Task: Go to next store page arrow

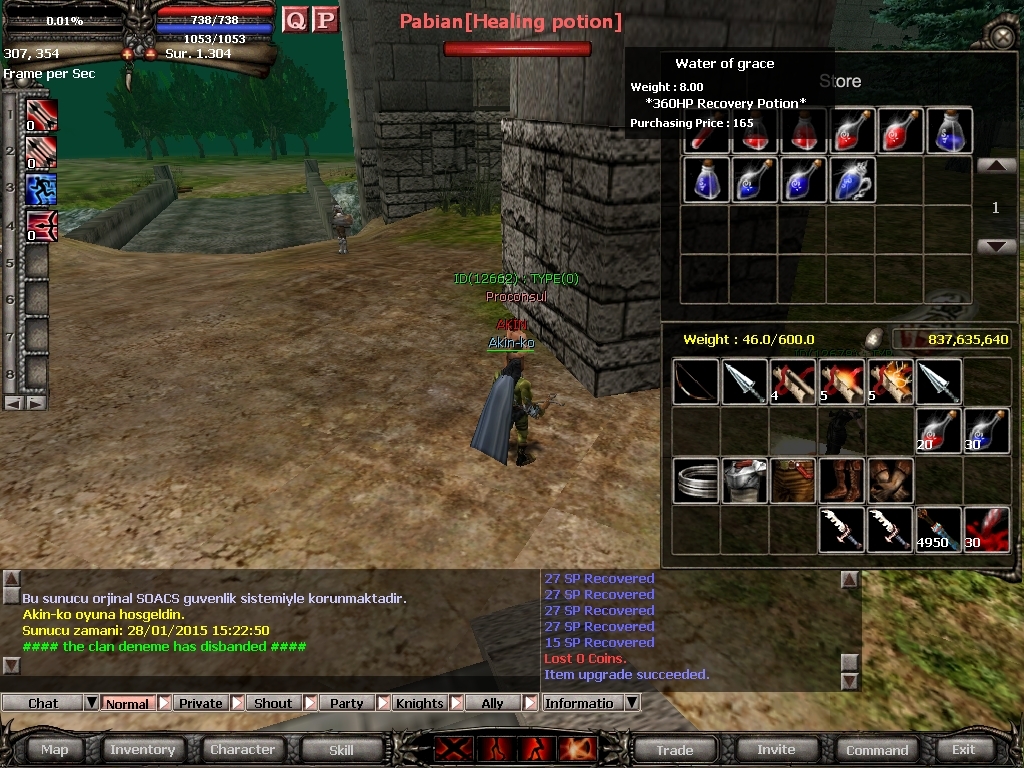Action: pos(996,246)
